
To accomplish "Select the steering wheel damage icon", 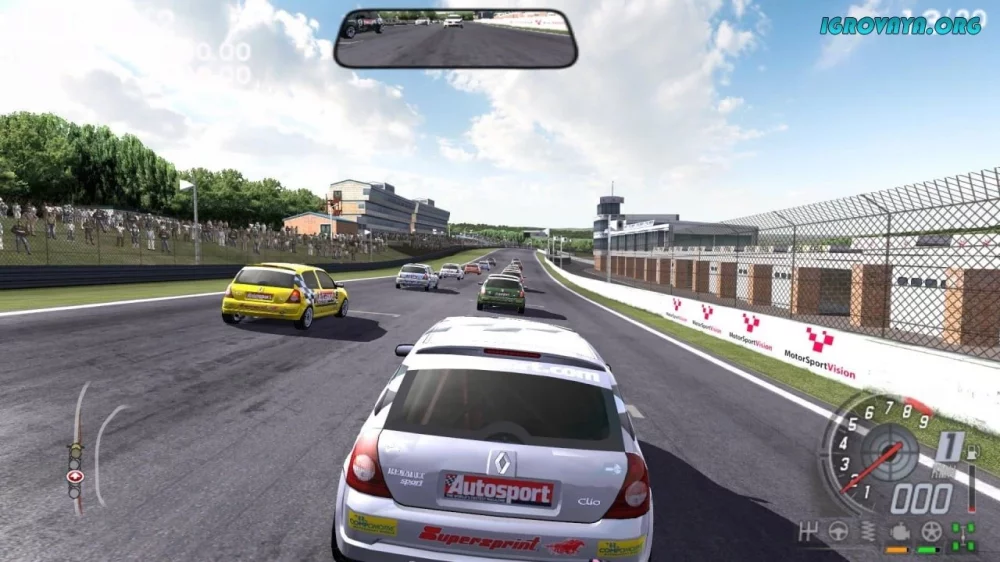I will point(838,531).
